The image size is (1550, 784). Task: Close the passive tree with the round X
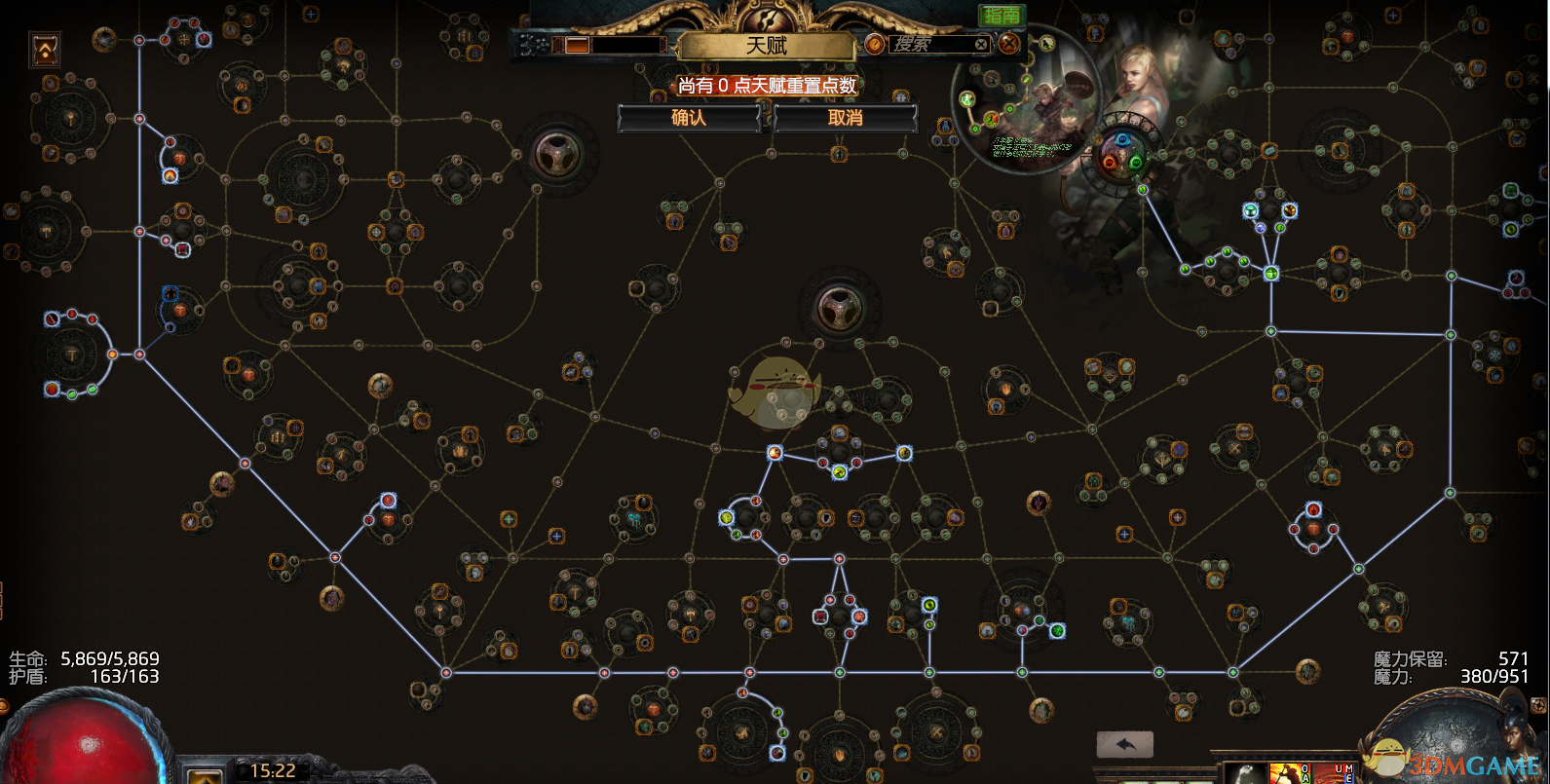(1009, 43)
